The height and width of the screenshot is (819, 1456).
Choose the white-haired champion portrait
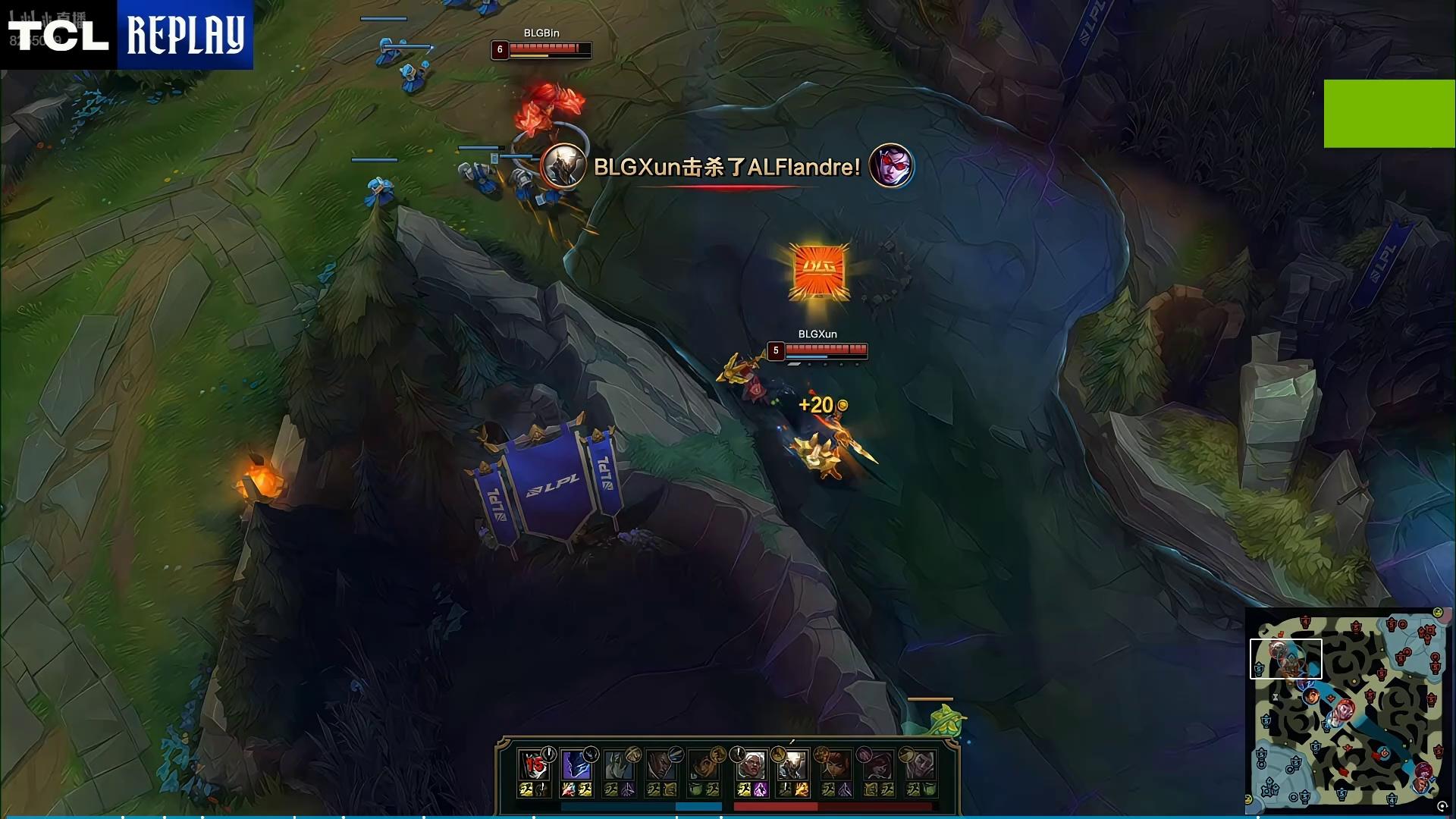(x=750, y=765)
